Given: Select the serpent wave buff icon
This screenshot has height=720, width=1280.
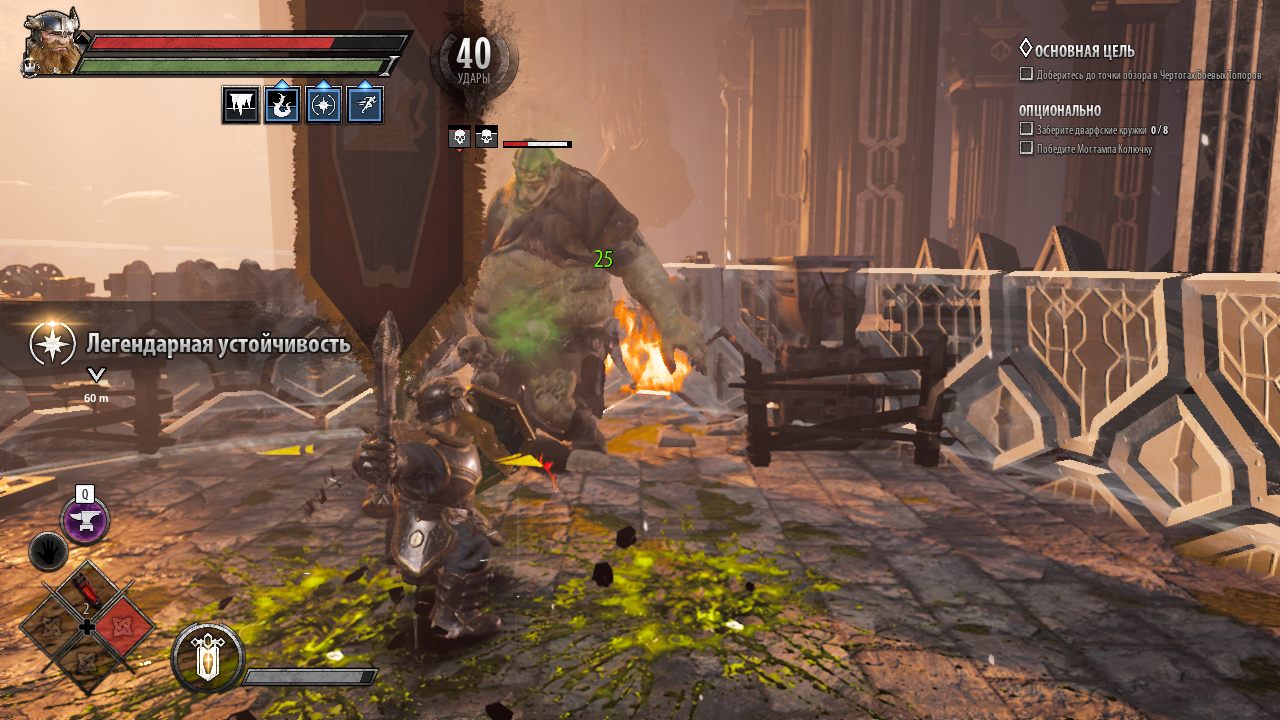Looking at the screenshot, I should pyautogui.click(x=282, y=105).
